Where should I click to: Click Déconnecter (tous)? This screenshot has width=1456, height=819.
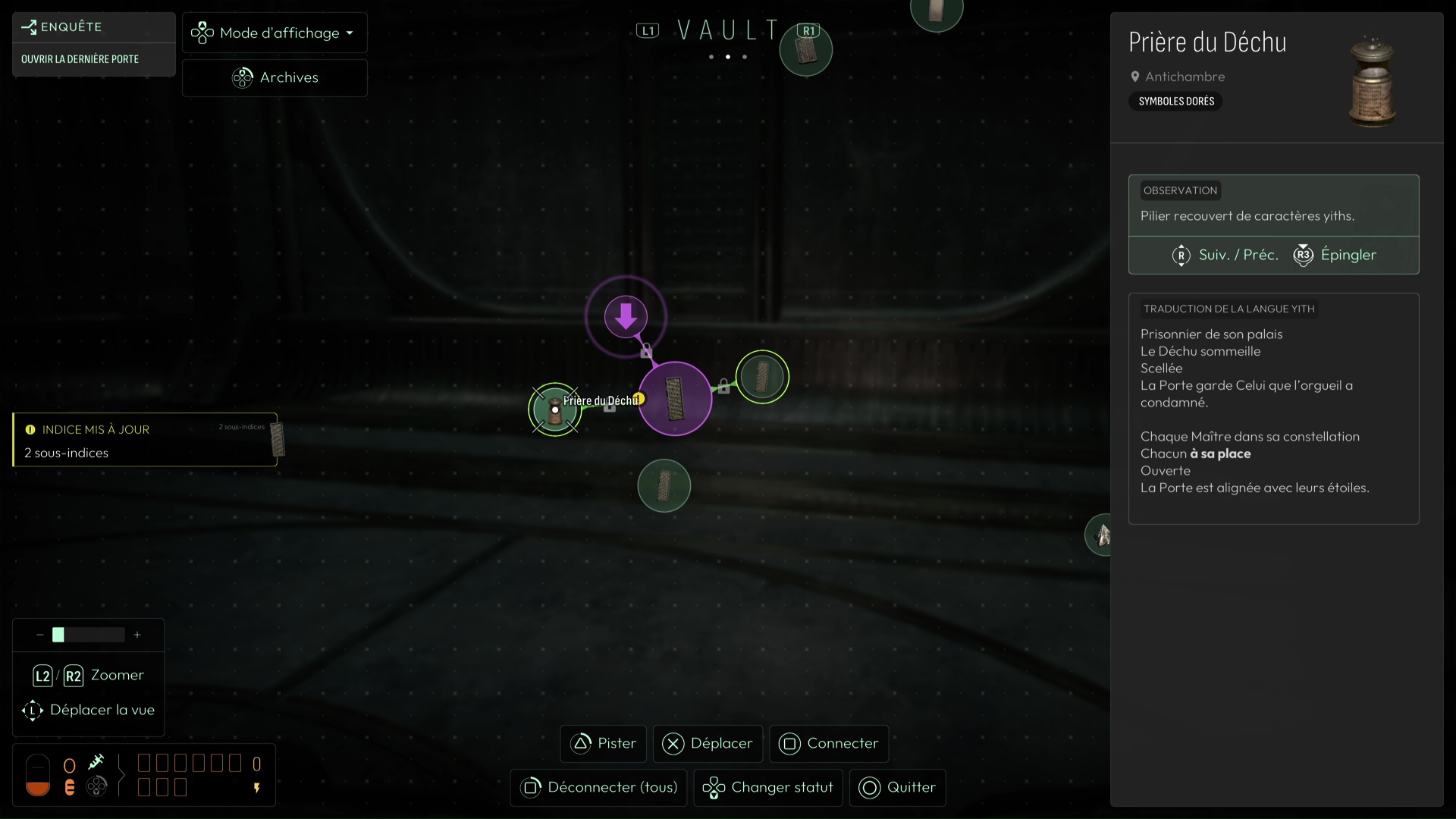point(599,787)
